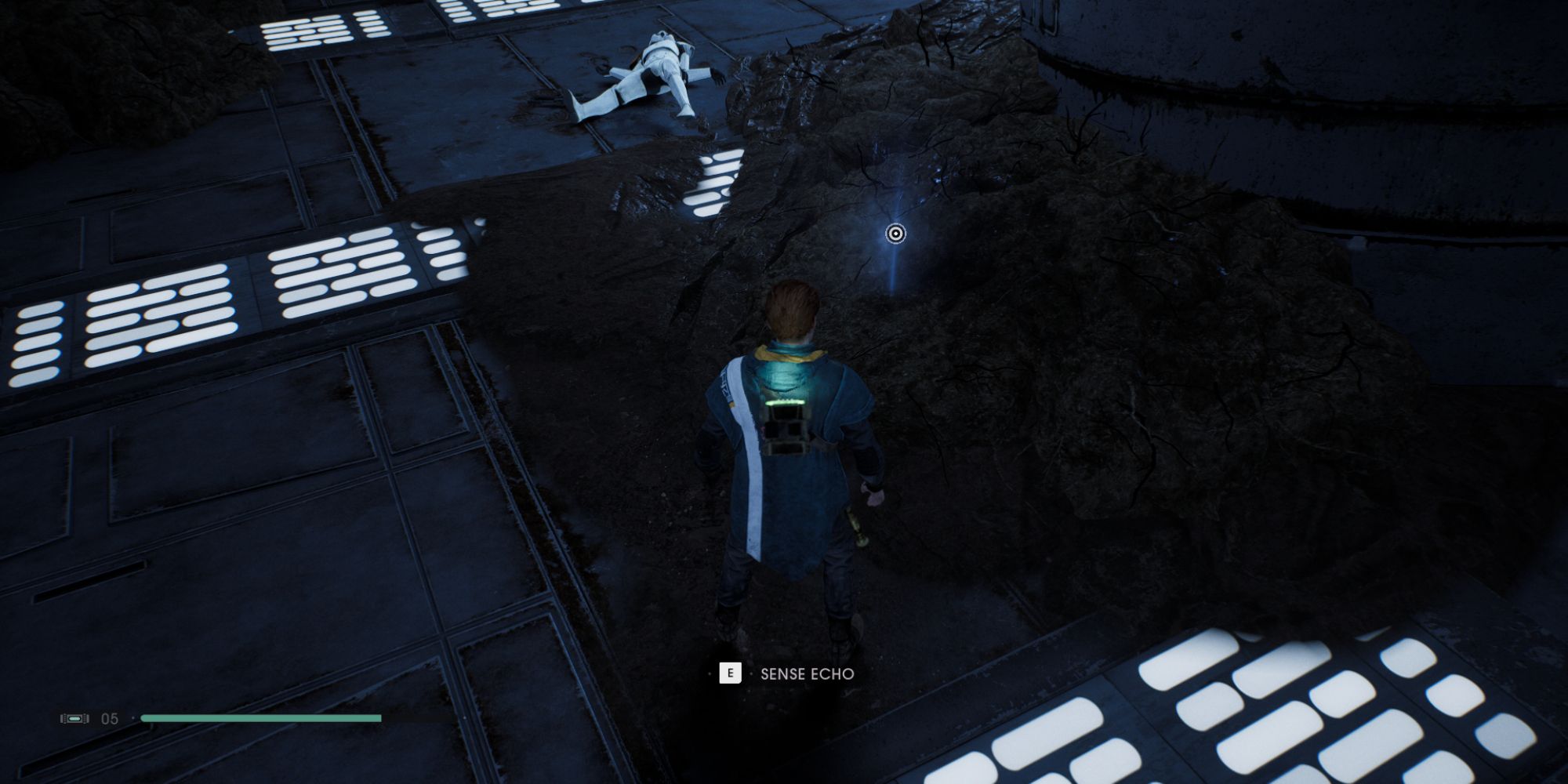The width and height of the screenshot is (1568, 784).
Task: Click the E keybind square icon
Action: [731, 673]
